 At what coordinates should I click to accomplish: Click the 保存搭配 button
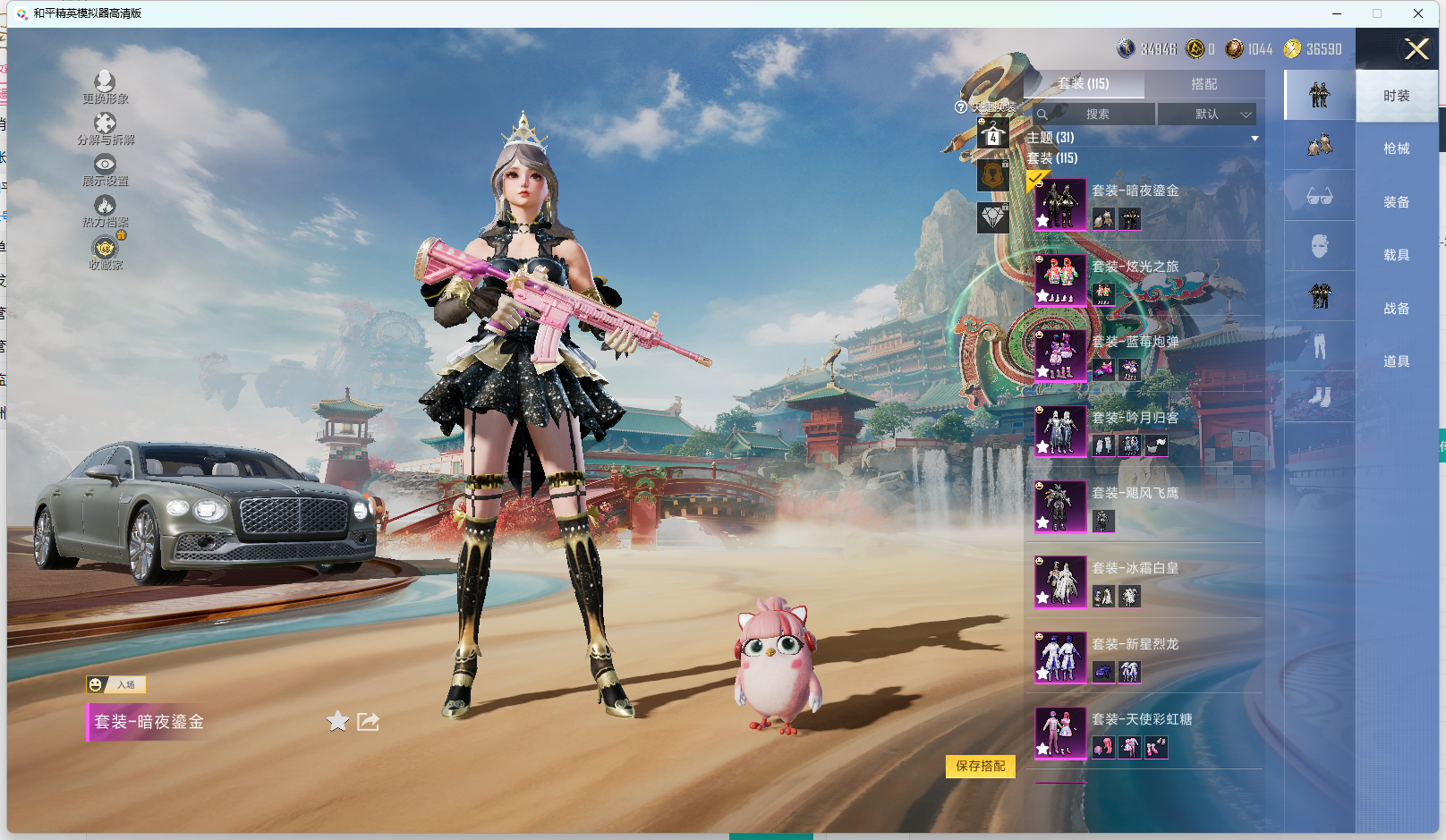point(980,766)
